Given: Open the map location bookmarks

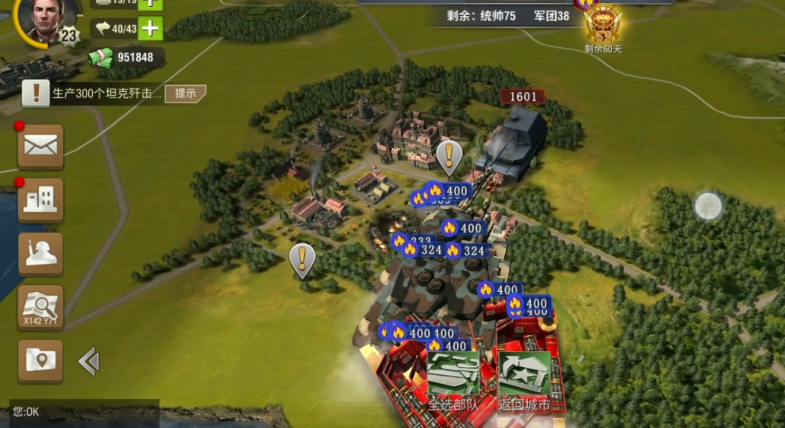Looking at the screenshot, I should coord(41,361).
